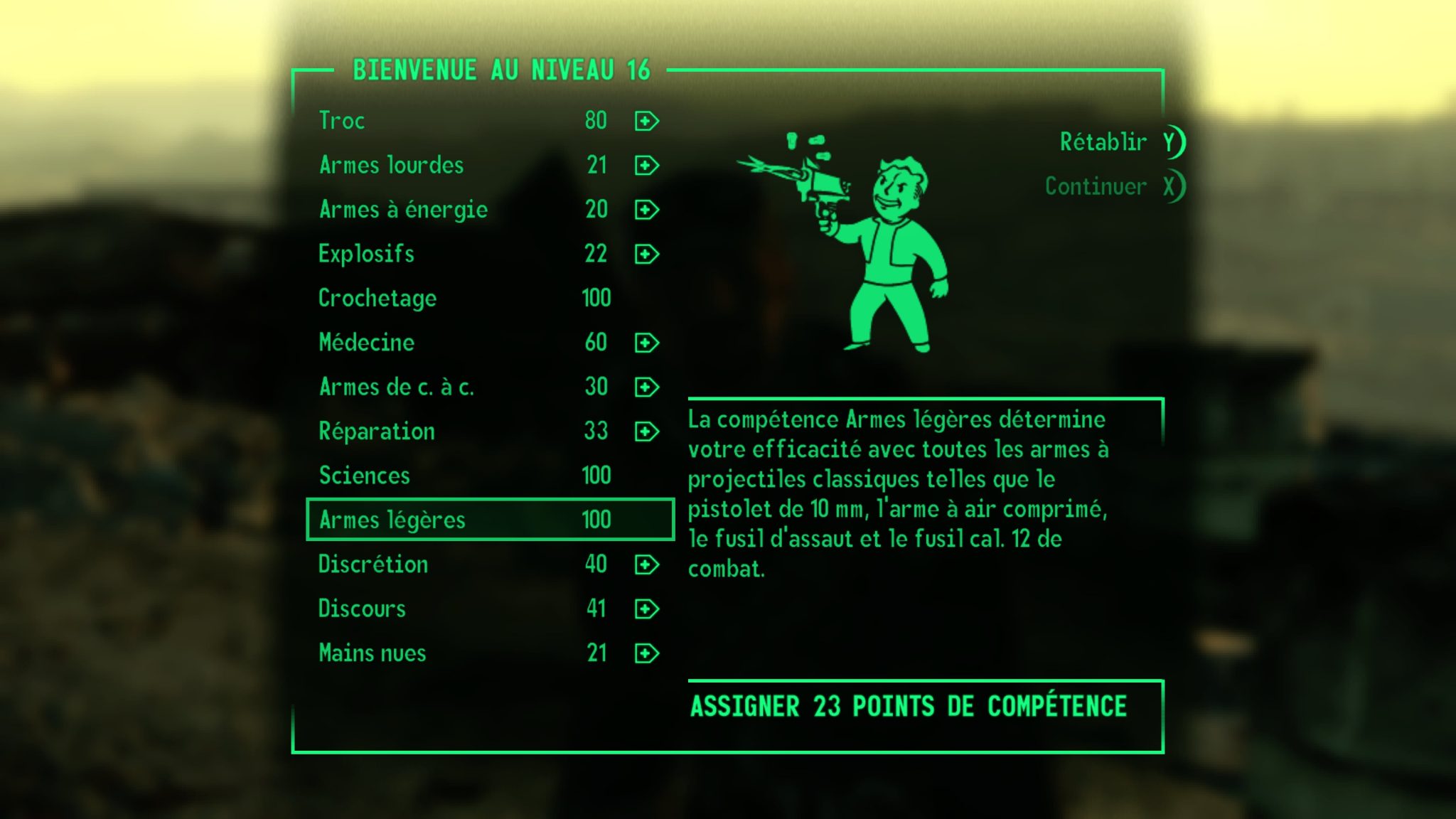Raise Discrétion via its plus arrow

pos(646,564)
